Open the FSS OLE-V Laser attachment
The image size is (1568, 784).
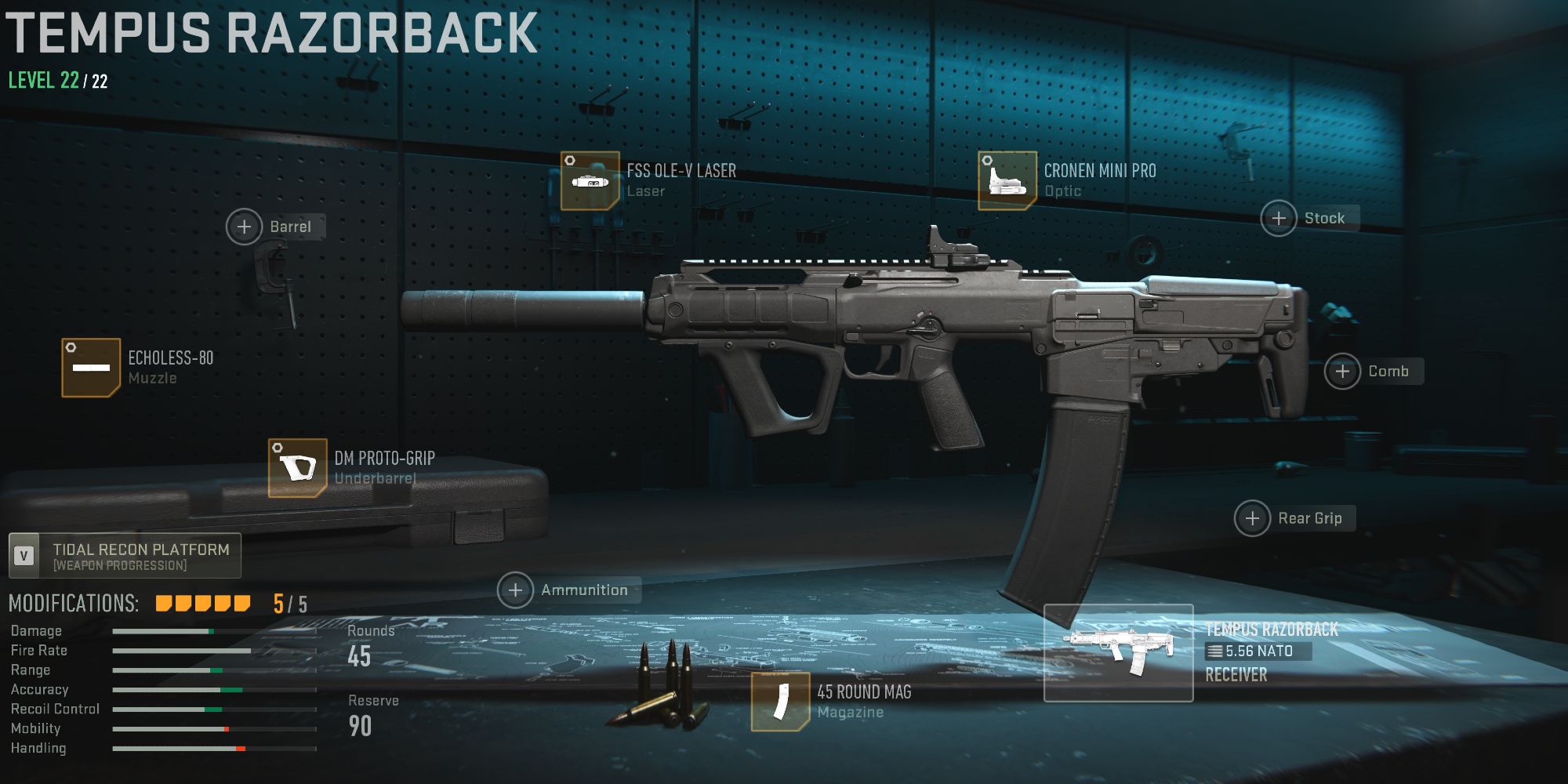(x=590, y=180)
